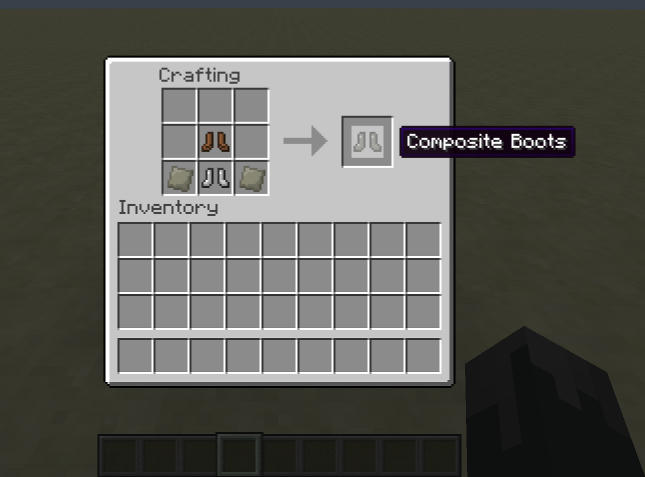Select the white boots in the crafting grid
This screenshot has height=477, width=645.
pos(216,178)
